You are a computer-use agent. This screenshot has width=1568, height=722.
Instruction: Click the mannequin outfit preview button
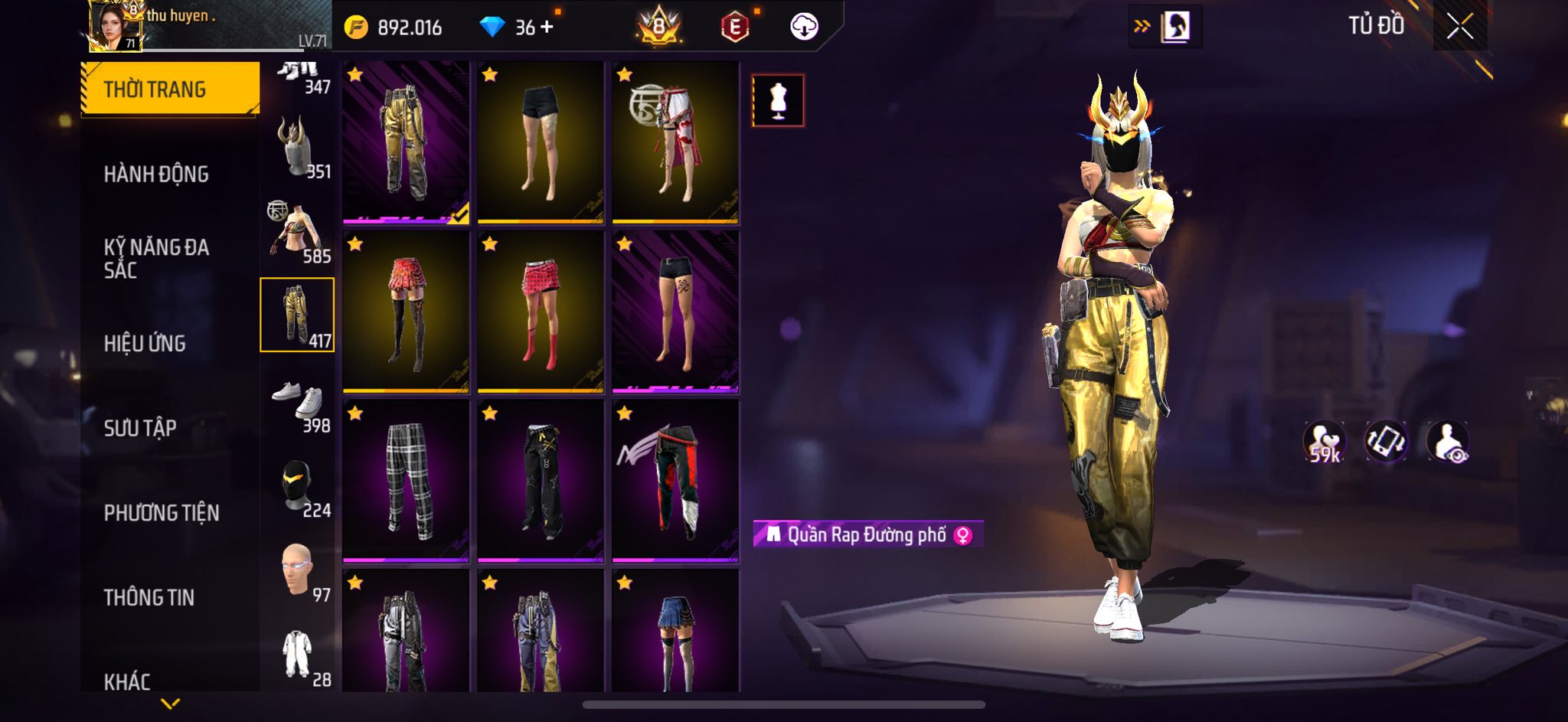point(778,100)
